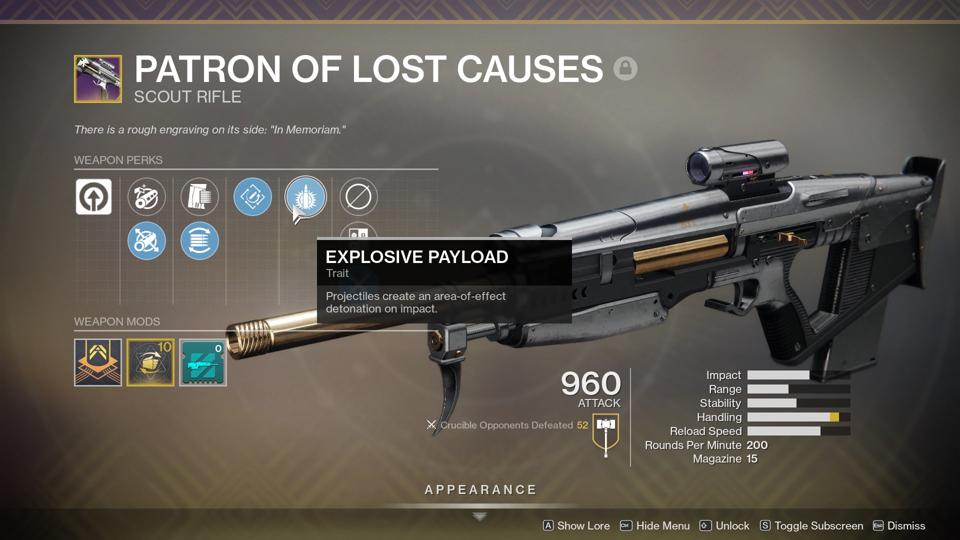Choose the barrel perk in the top row

(147, 197)
